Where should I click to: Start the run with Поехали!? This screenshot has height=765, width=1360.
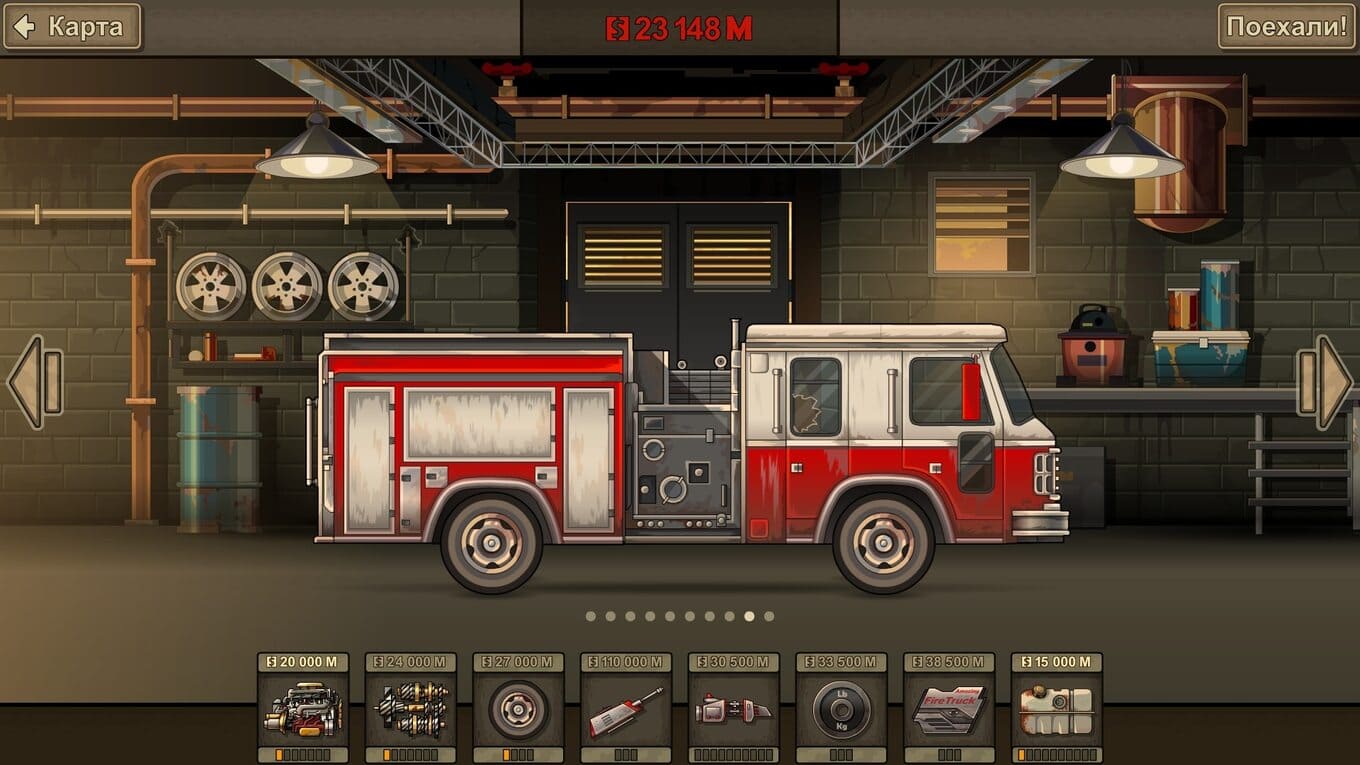(1287, 27)
